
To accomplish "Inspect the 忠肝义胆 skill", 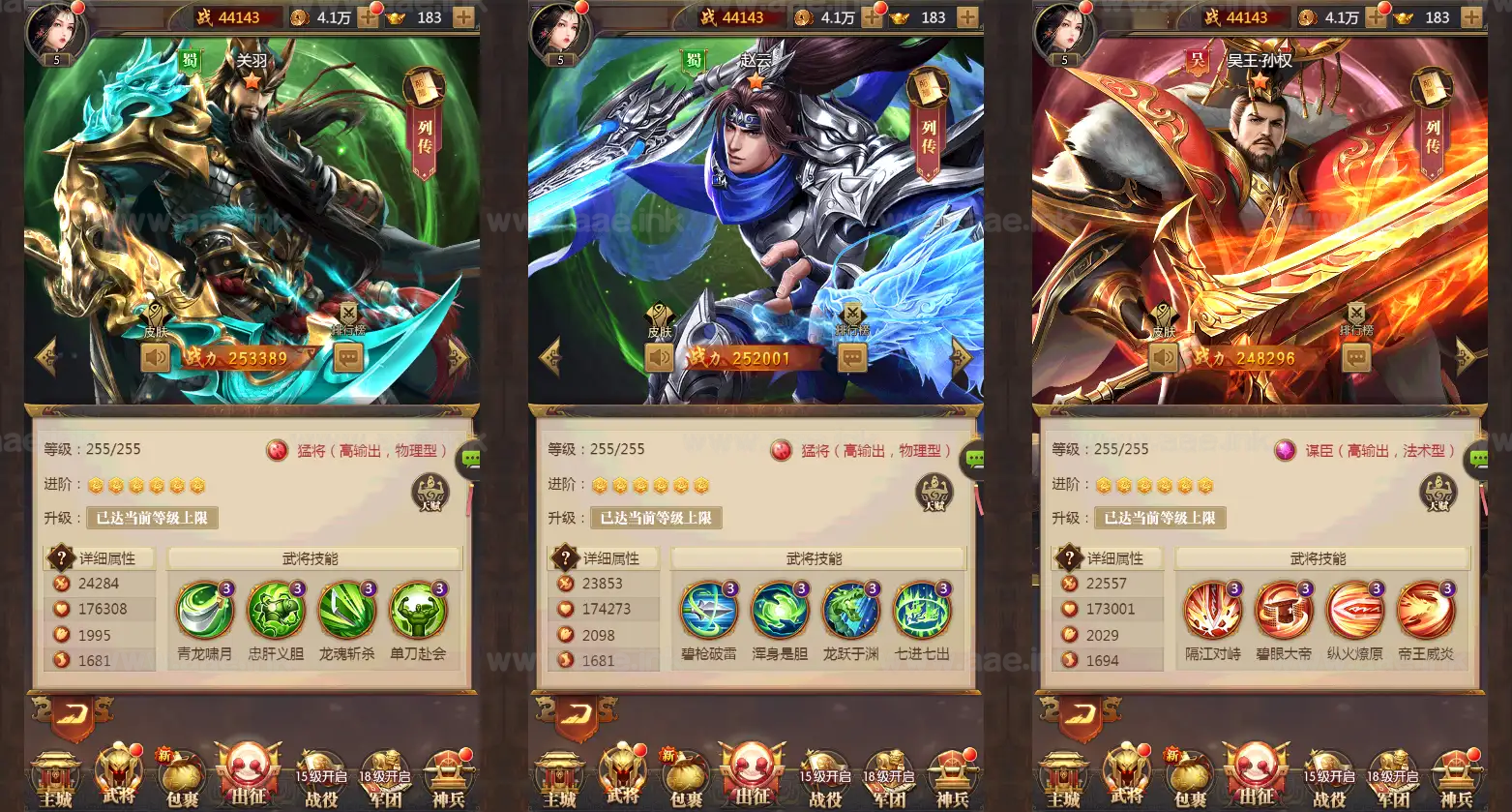I will (276, 612).
